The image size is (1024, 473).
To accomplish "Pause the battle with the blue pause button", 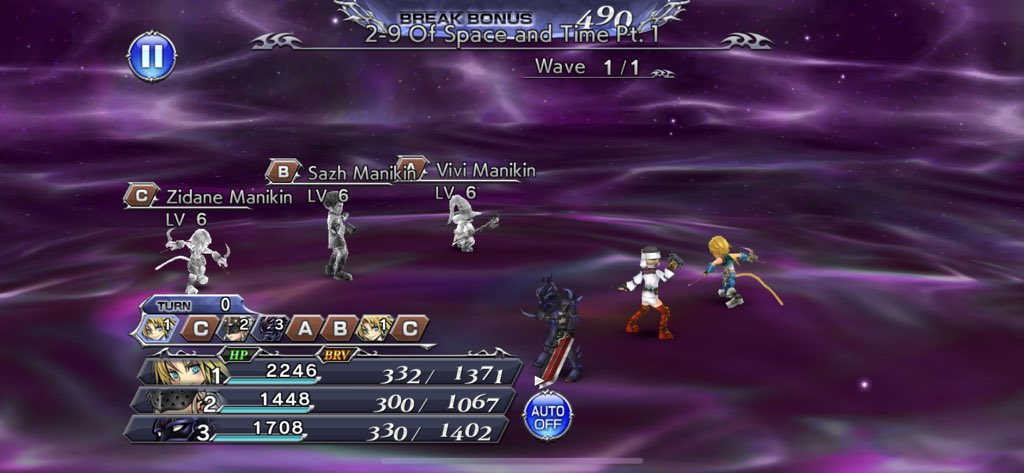I will click(151, 57).
